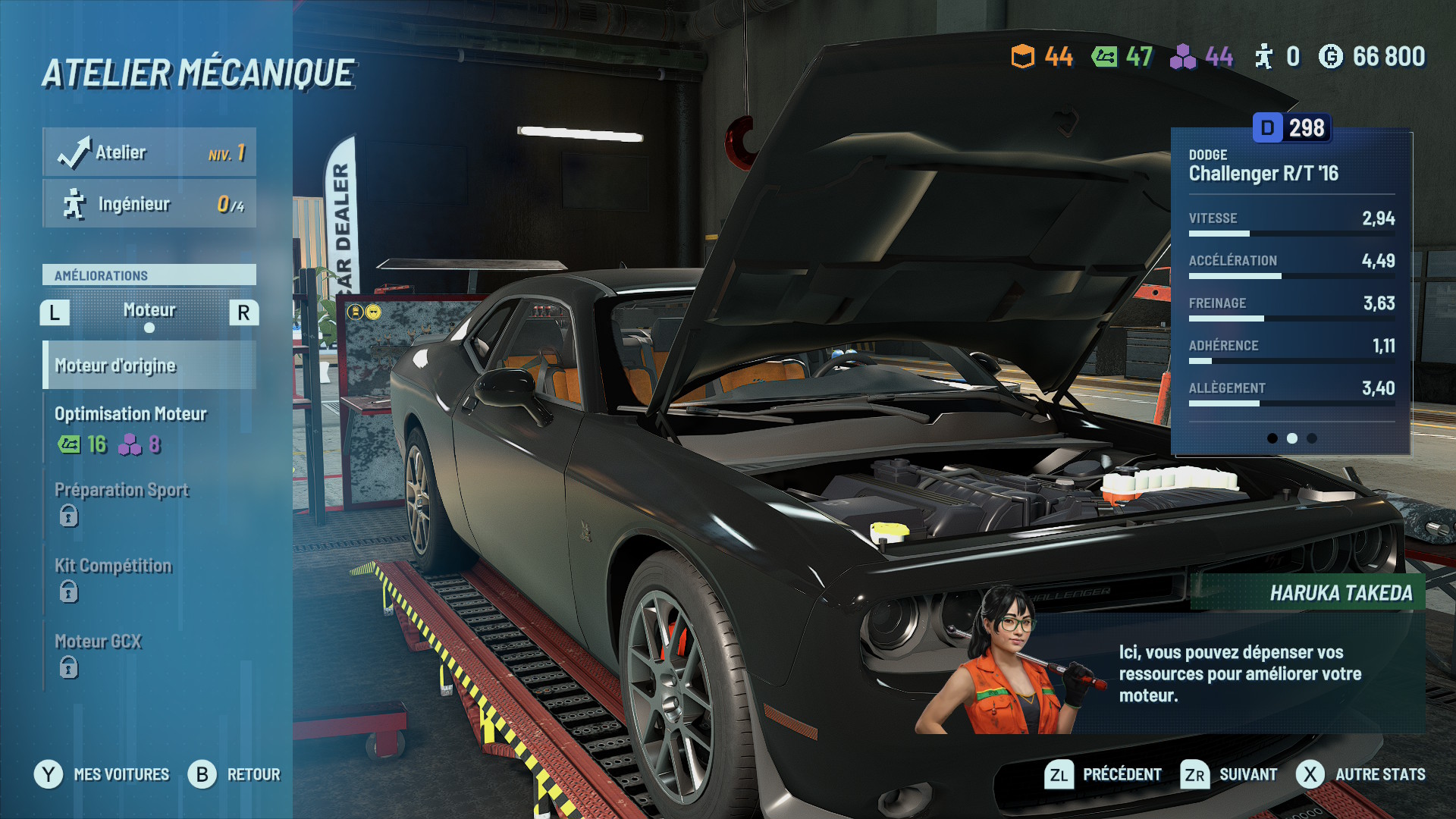The height and width of the screenshot is (819, 1456).
Task: Show the Précédent car
Action: click(x=1103, y=774)
